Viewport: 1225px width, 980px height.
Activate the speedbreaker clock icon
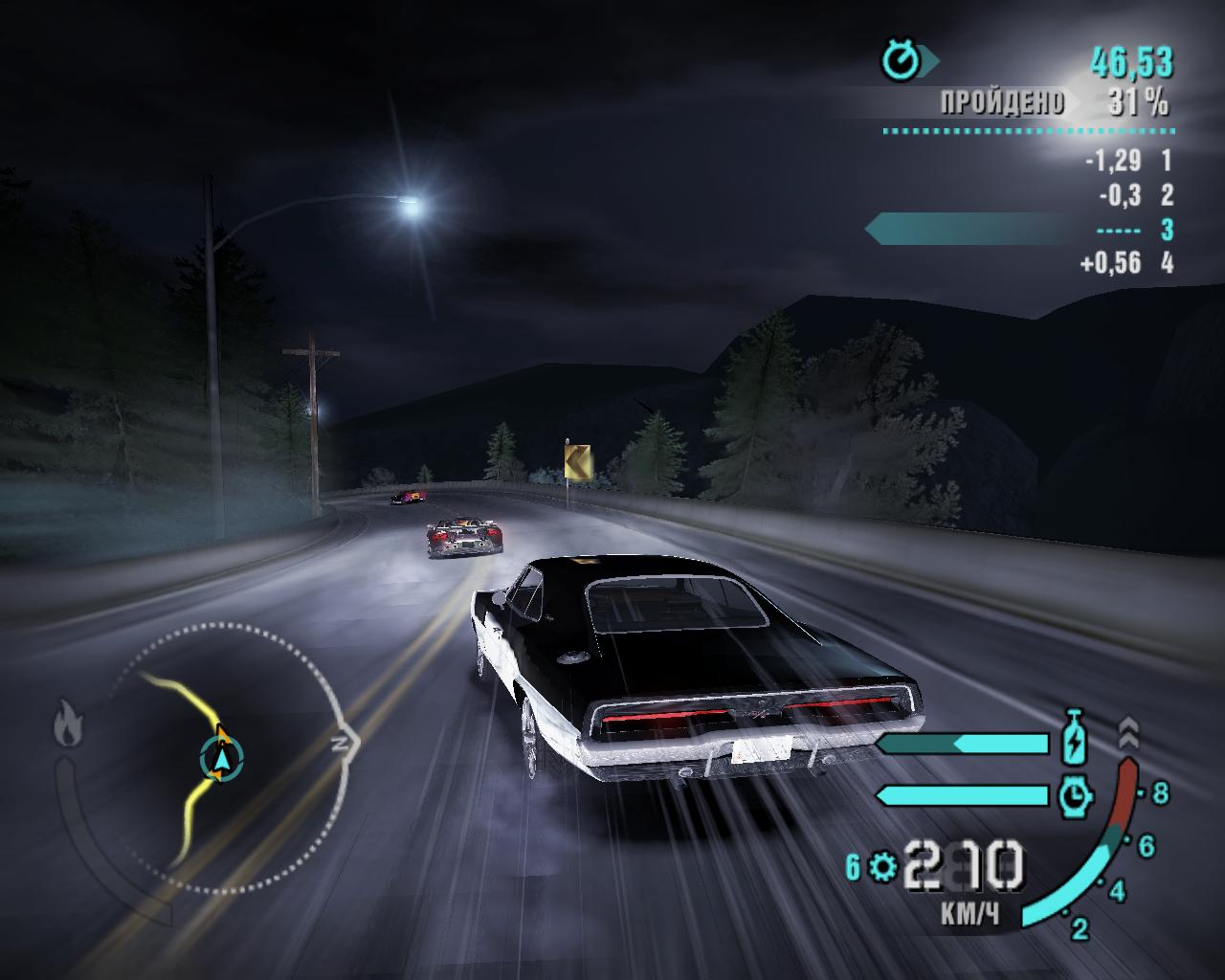tap(1076, 794)
